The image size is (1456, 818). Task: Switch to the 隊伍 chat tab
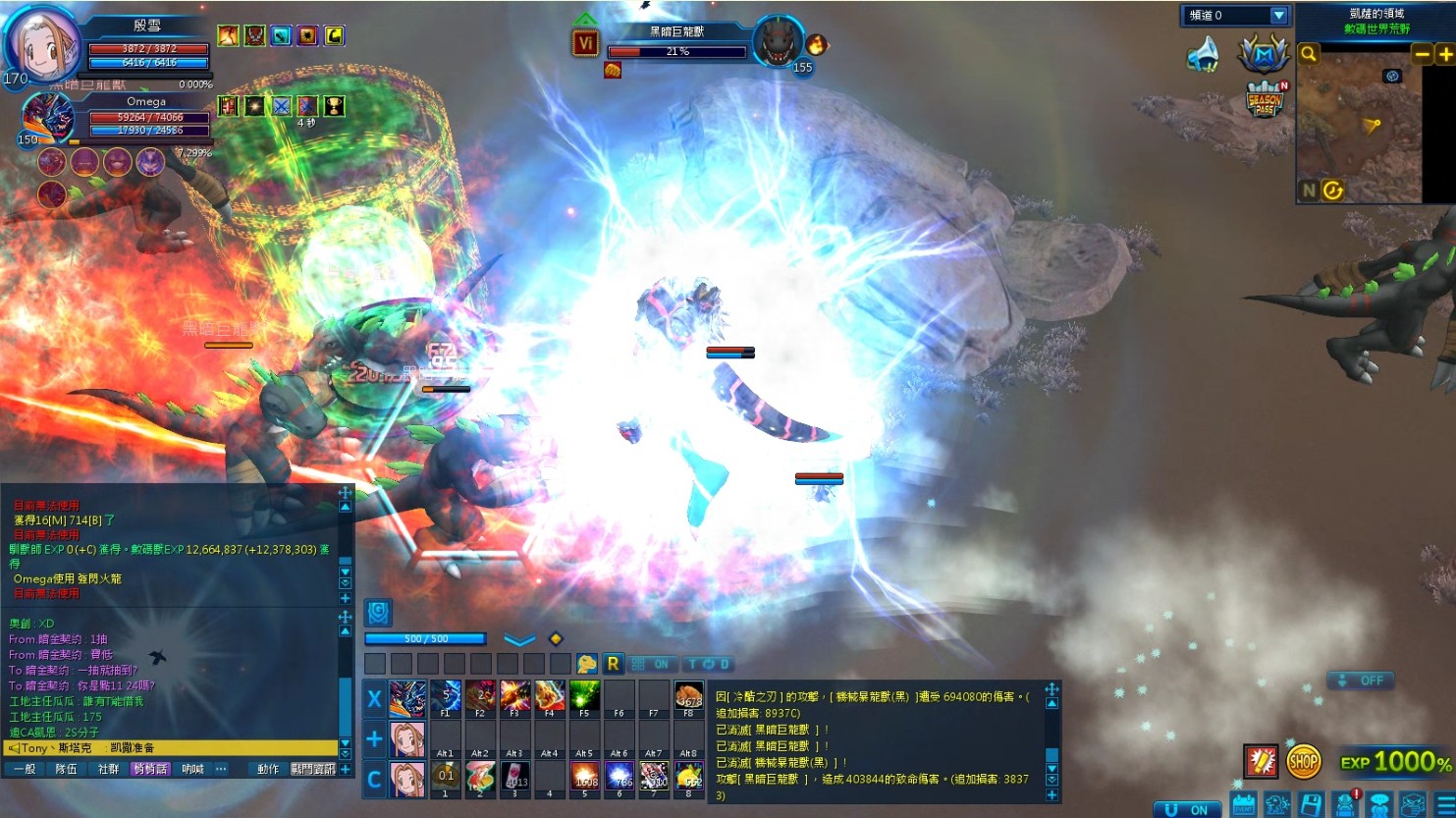pos(66,769)
